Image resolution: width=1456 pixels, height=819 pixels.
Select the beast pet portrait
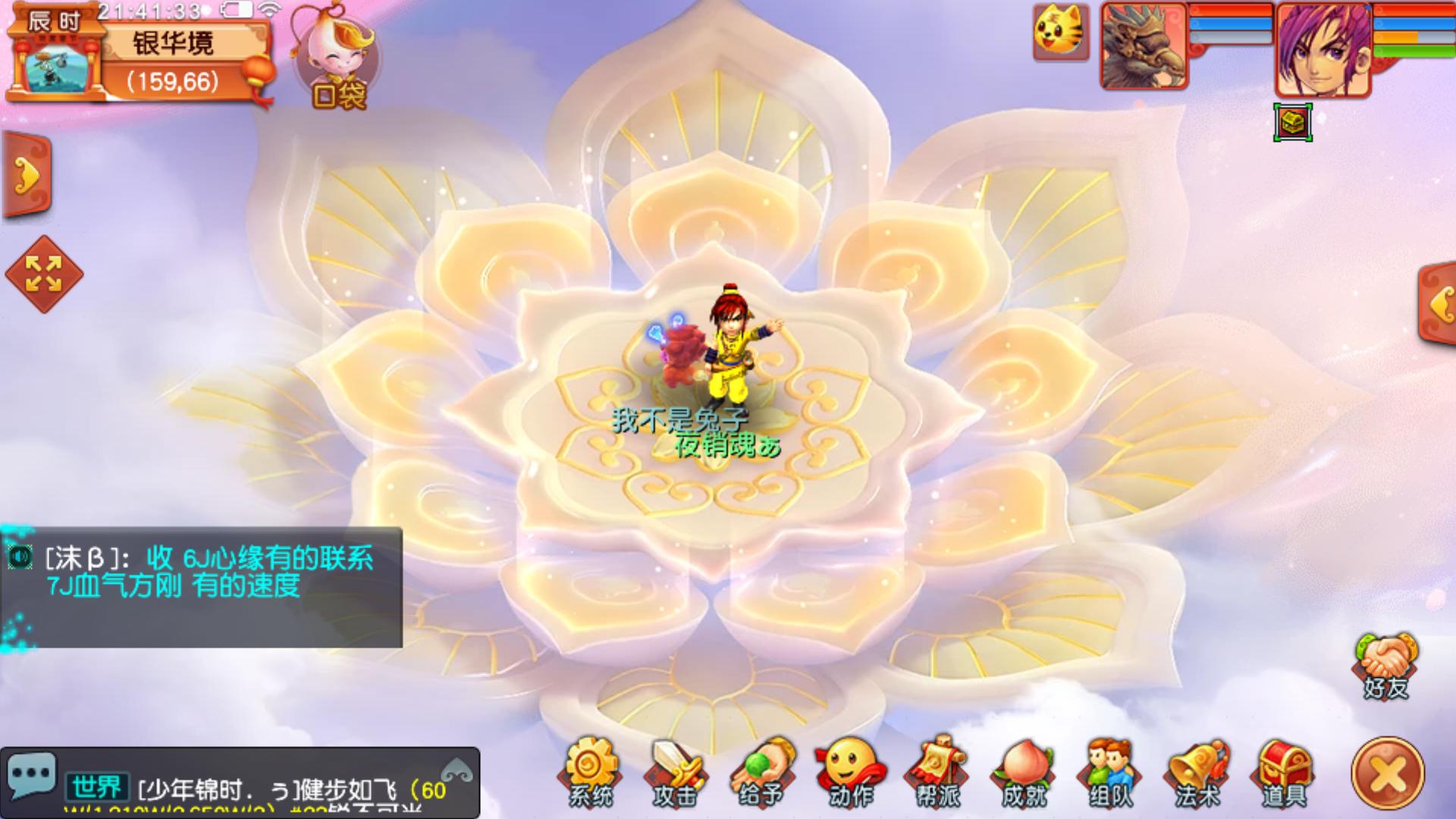click(x=1144, y=47)
